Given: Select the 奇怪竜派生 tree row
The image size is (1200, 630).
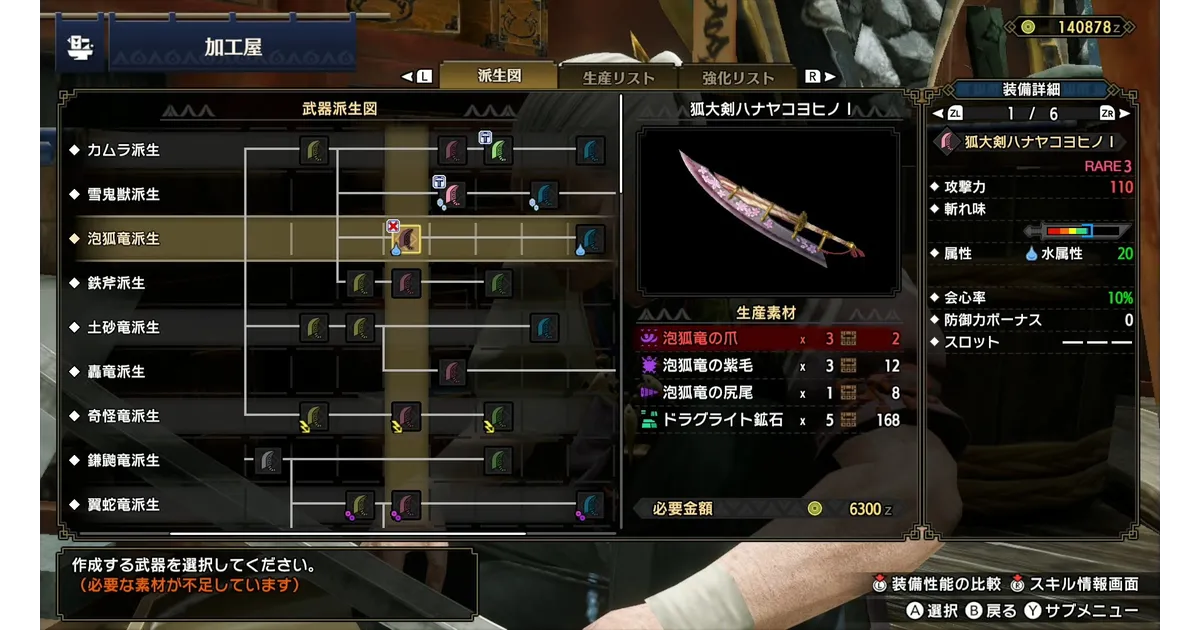Looking at the screenshot, I should (123, 416).
